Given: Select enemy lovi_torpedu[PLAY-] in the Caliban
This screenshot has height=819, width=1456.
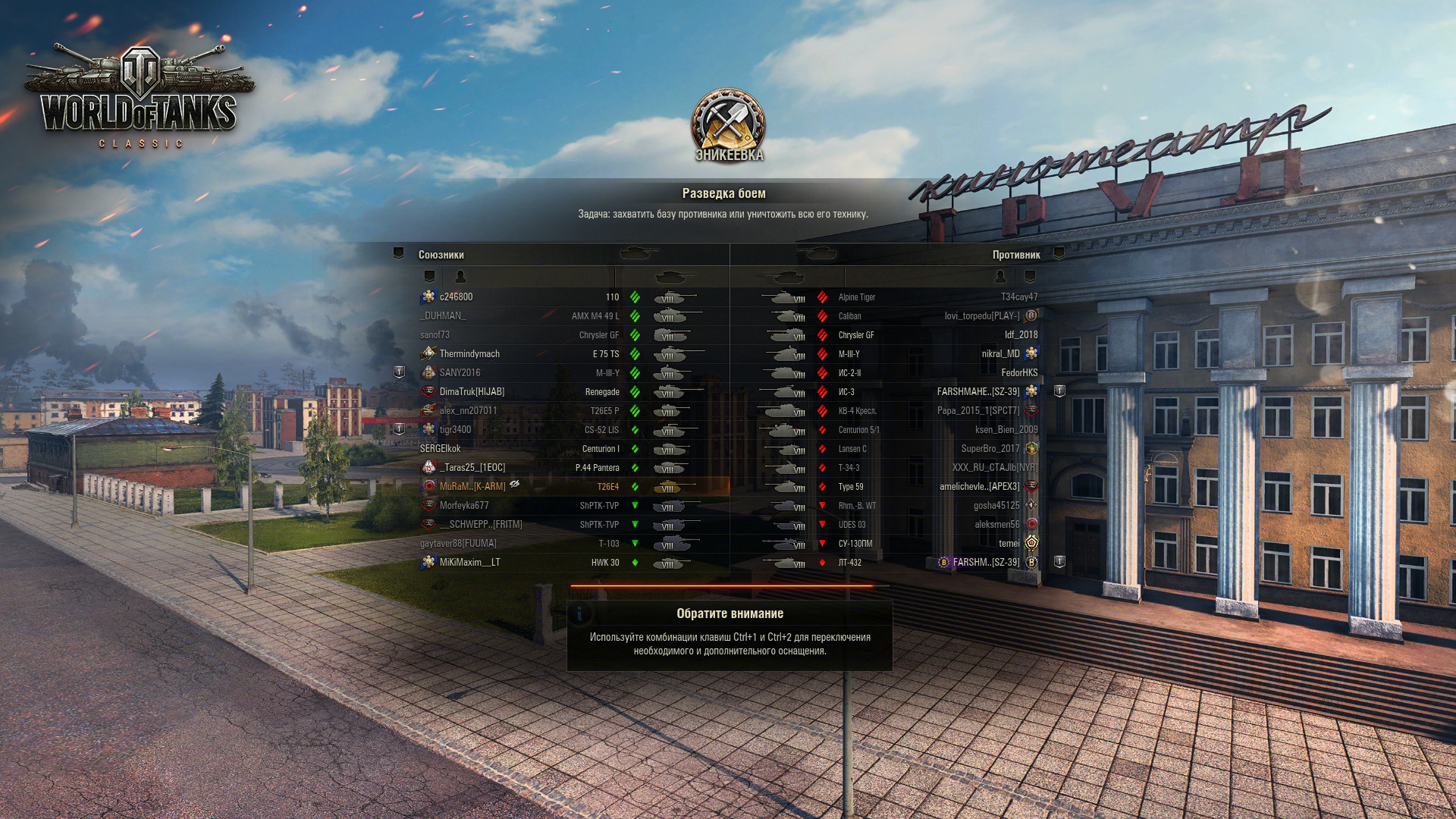Looking at the screenshot, I should pos(981,316).
